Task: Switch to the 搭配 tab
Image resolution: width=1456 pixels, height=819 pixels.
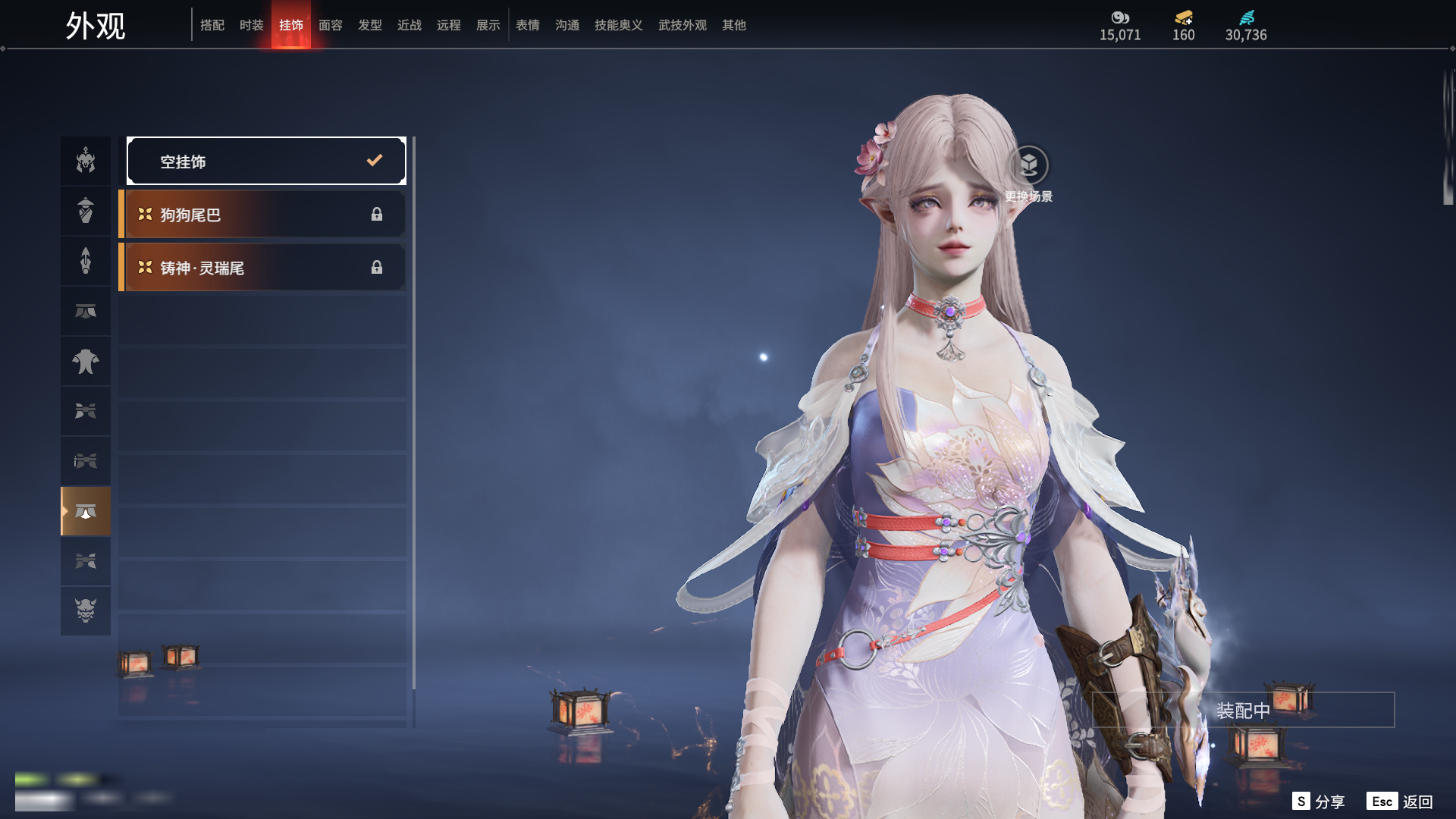Action: tap(212, 25)
